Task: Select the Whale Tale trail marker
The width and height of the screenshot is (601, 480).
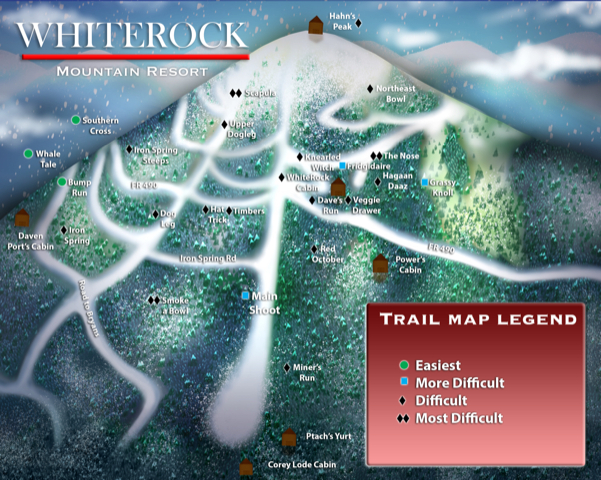Action: click(28, 154)
